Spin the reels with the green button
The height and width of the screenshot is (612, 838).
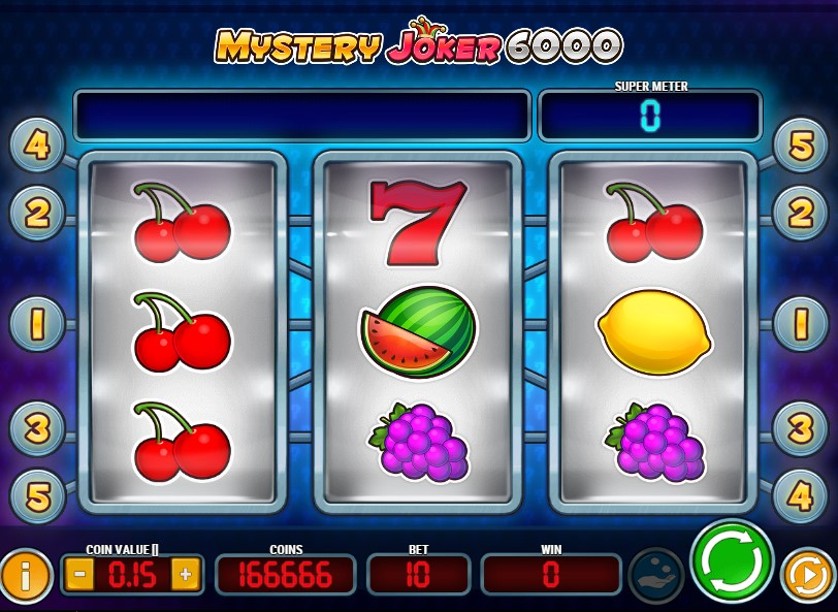[732, 560]
